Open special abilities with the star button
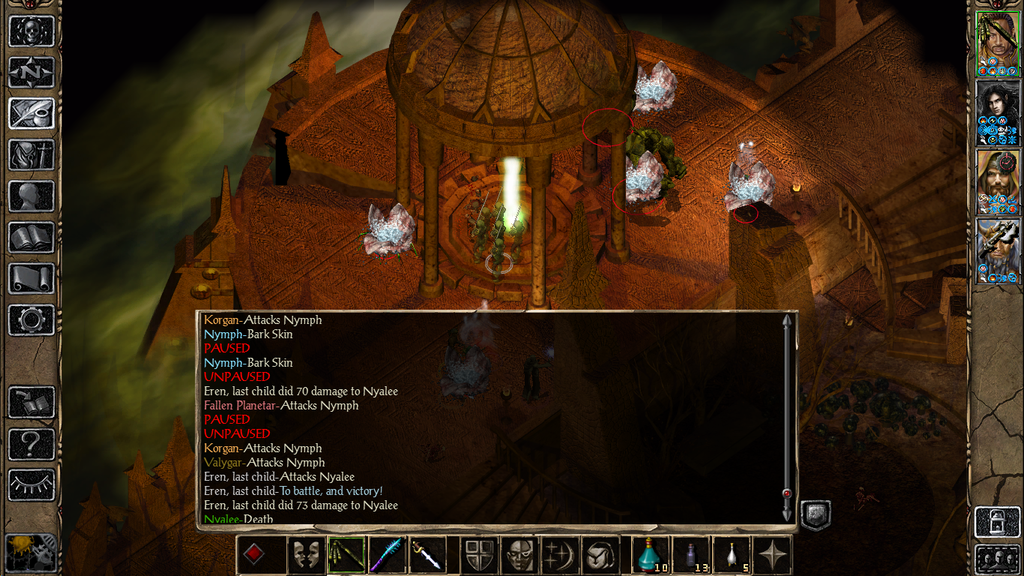This screenshot has height=576, width=1024. (771, 555)
